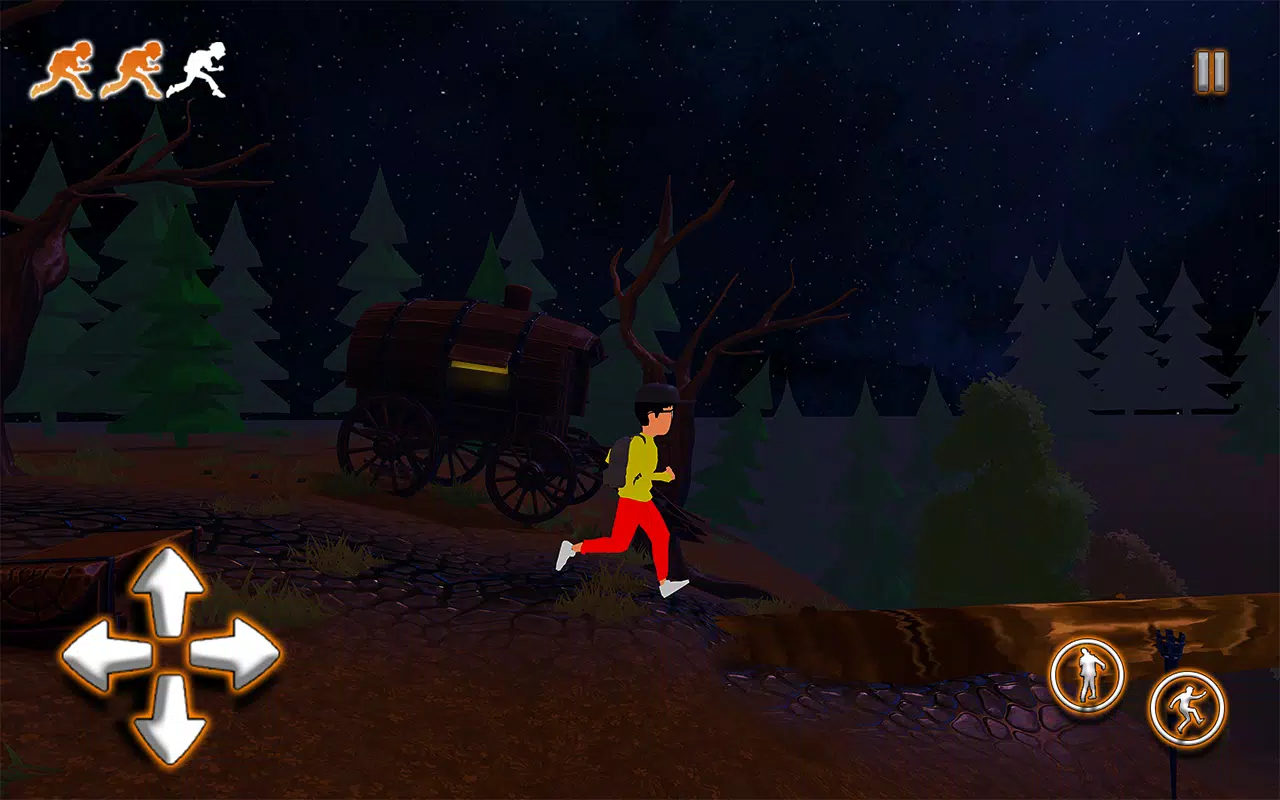Image resolution: width=1280 pixels, height=800 pixels.
Task: Tap the left arrow on the D-pad
Action: [x=105, y=655]
